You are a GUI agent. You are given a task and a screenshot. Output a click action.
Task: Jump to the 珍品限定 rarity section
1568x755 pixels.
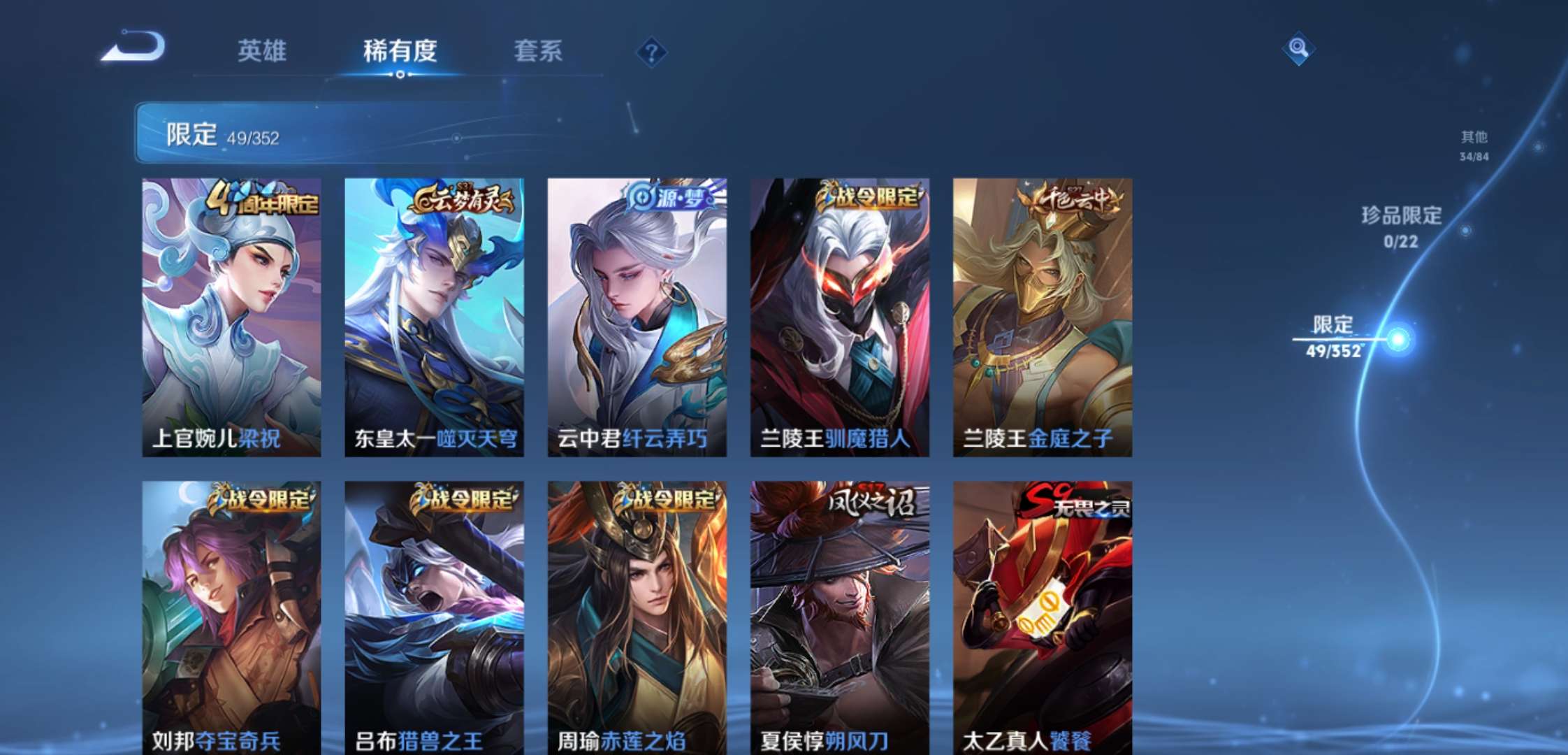coord(1401,226)
